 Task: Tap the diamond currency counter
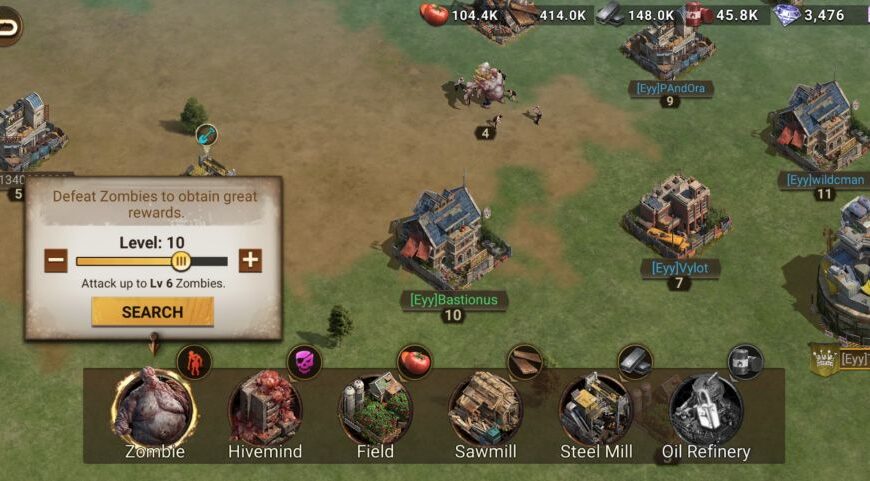coord(810,14)
